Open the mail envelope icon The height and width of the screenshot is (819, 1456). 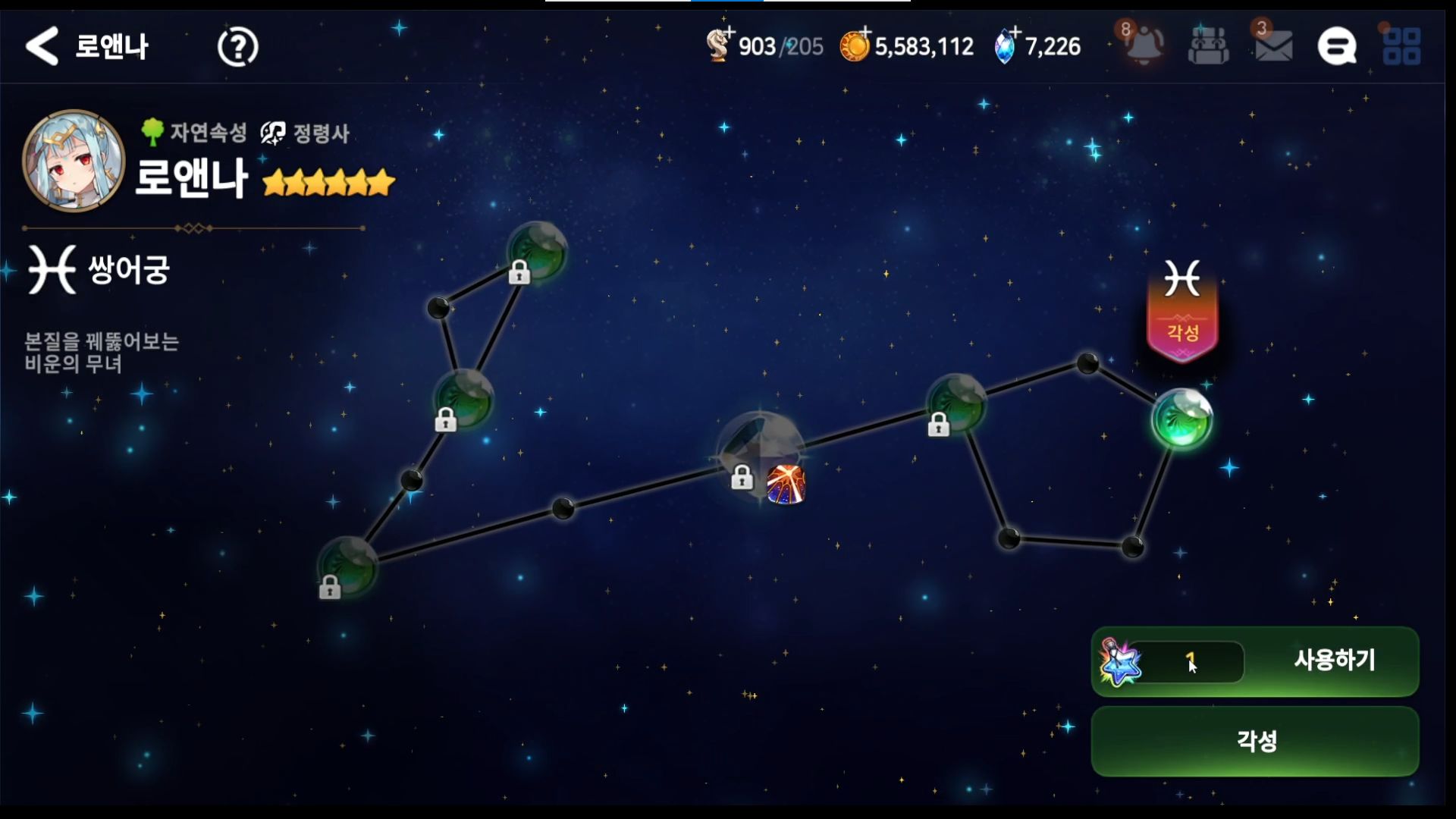point(1273,46)
